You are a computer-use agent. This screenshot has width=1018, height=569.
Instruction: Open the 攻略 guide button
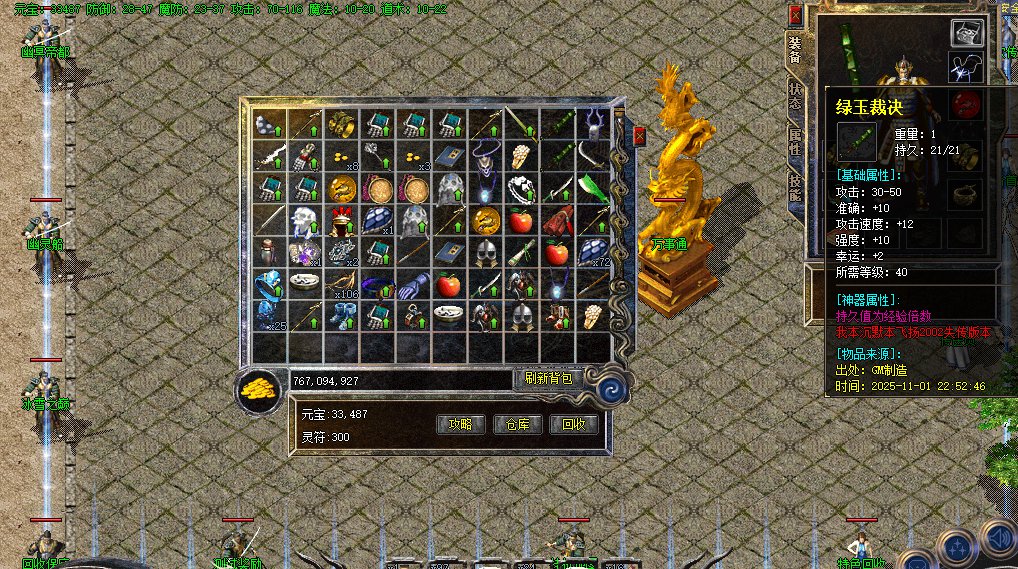tap(466, 424)
